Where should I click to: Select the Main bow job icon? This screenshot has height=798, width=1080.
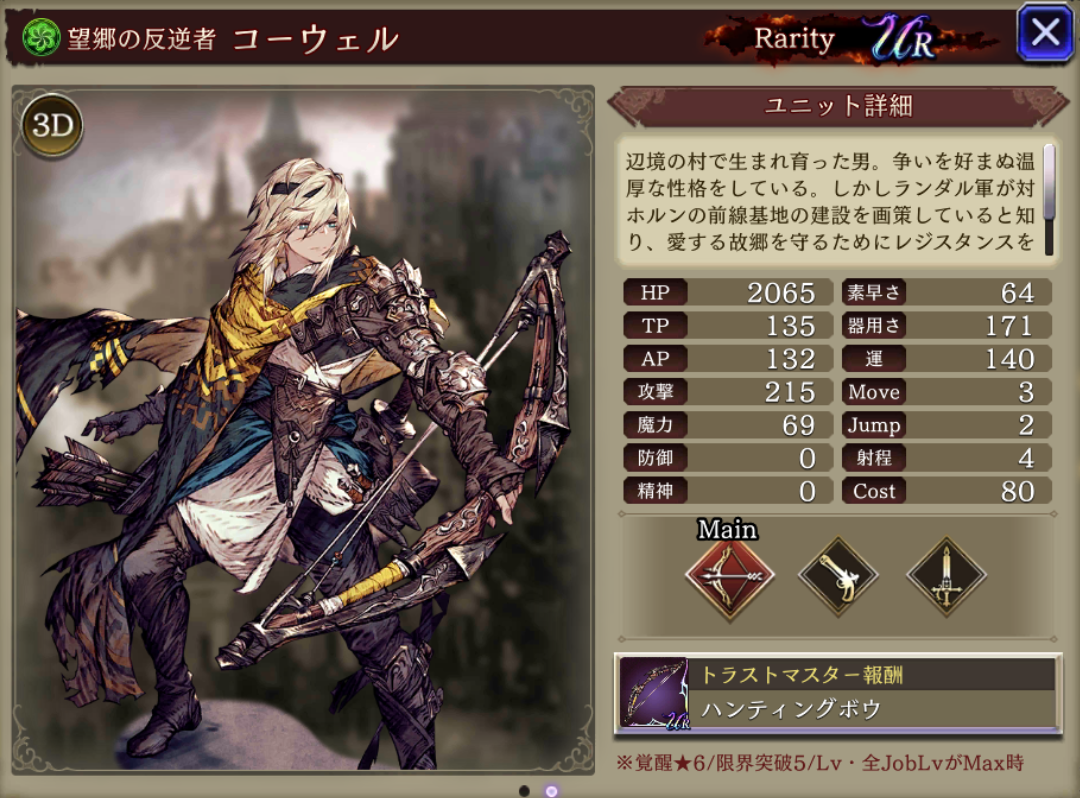point(727,579)
